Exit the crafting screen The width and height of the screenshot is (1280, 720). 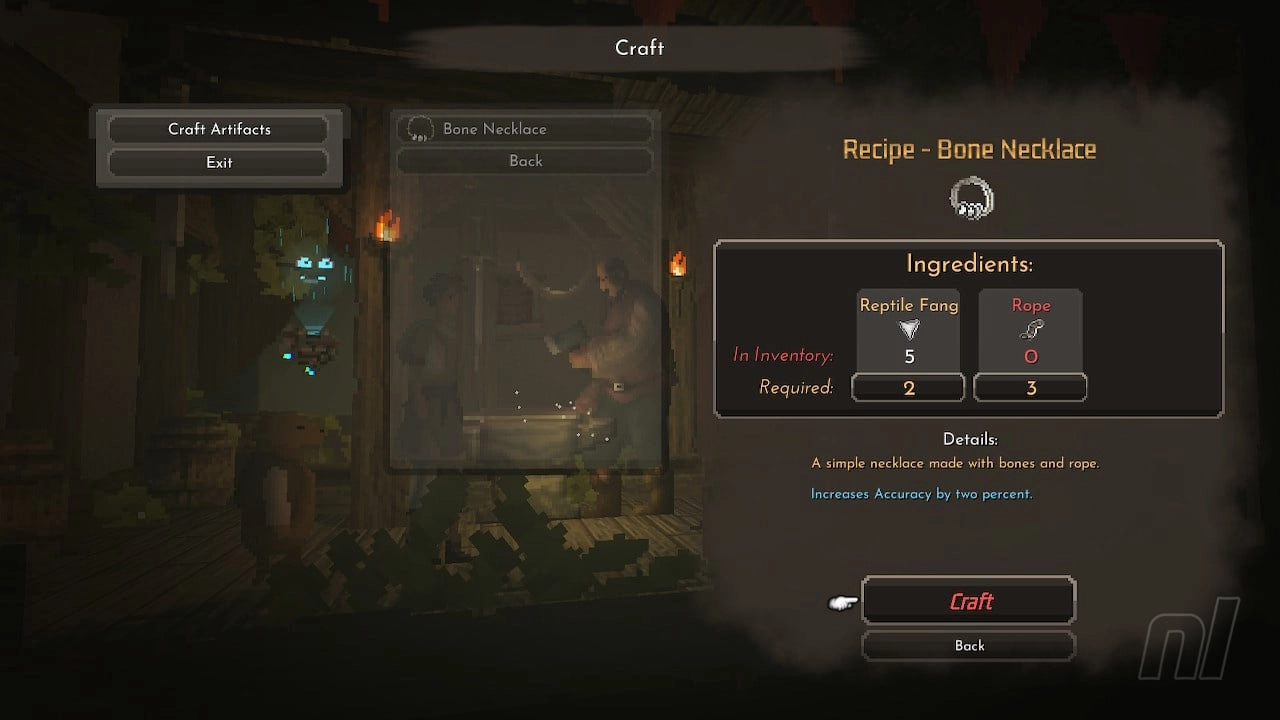pyautogui.click(x=219, y=162)
